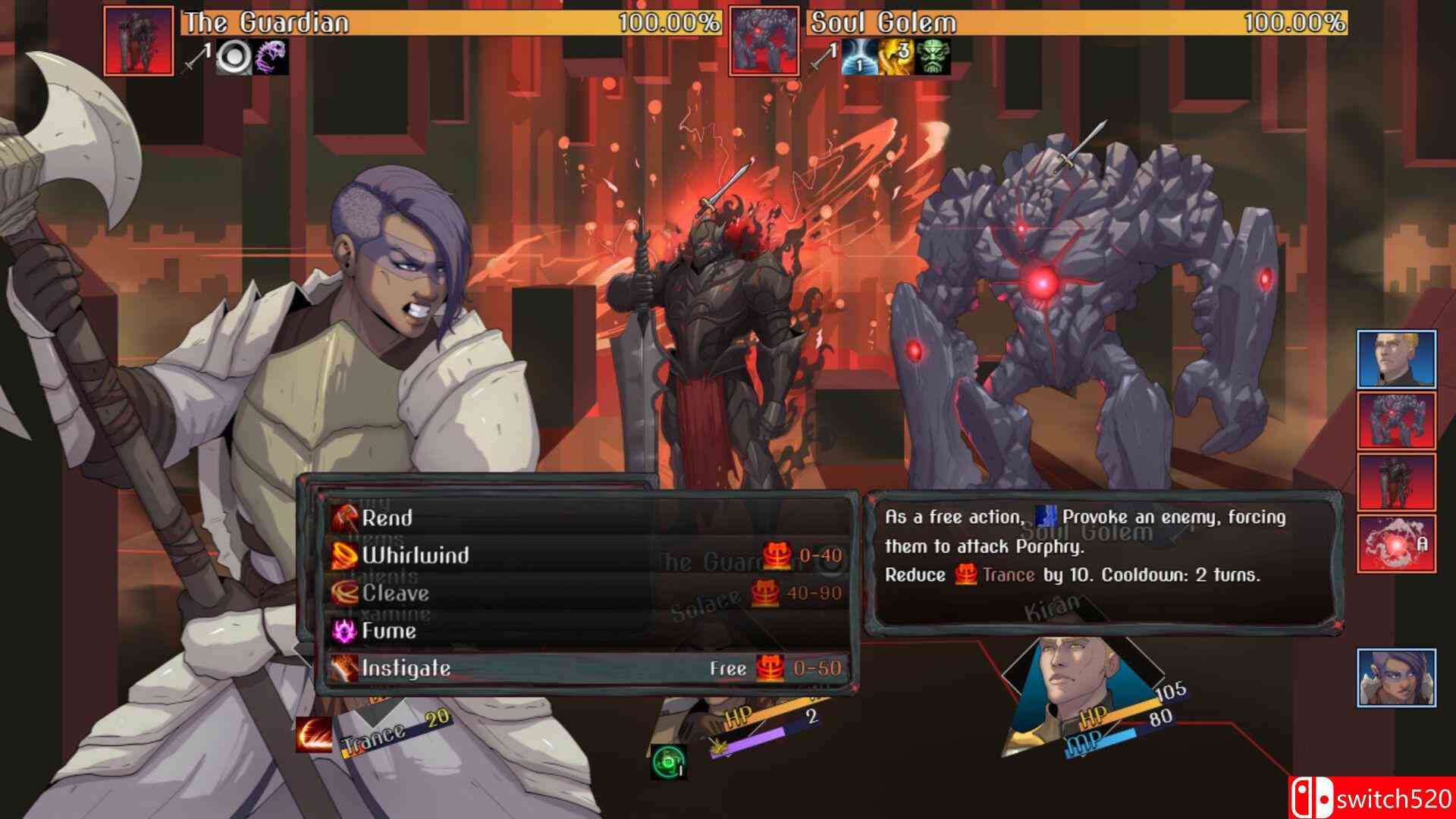Click the red orb turn order tile

(1396, 544)
